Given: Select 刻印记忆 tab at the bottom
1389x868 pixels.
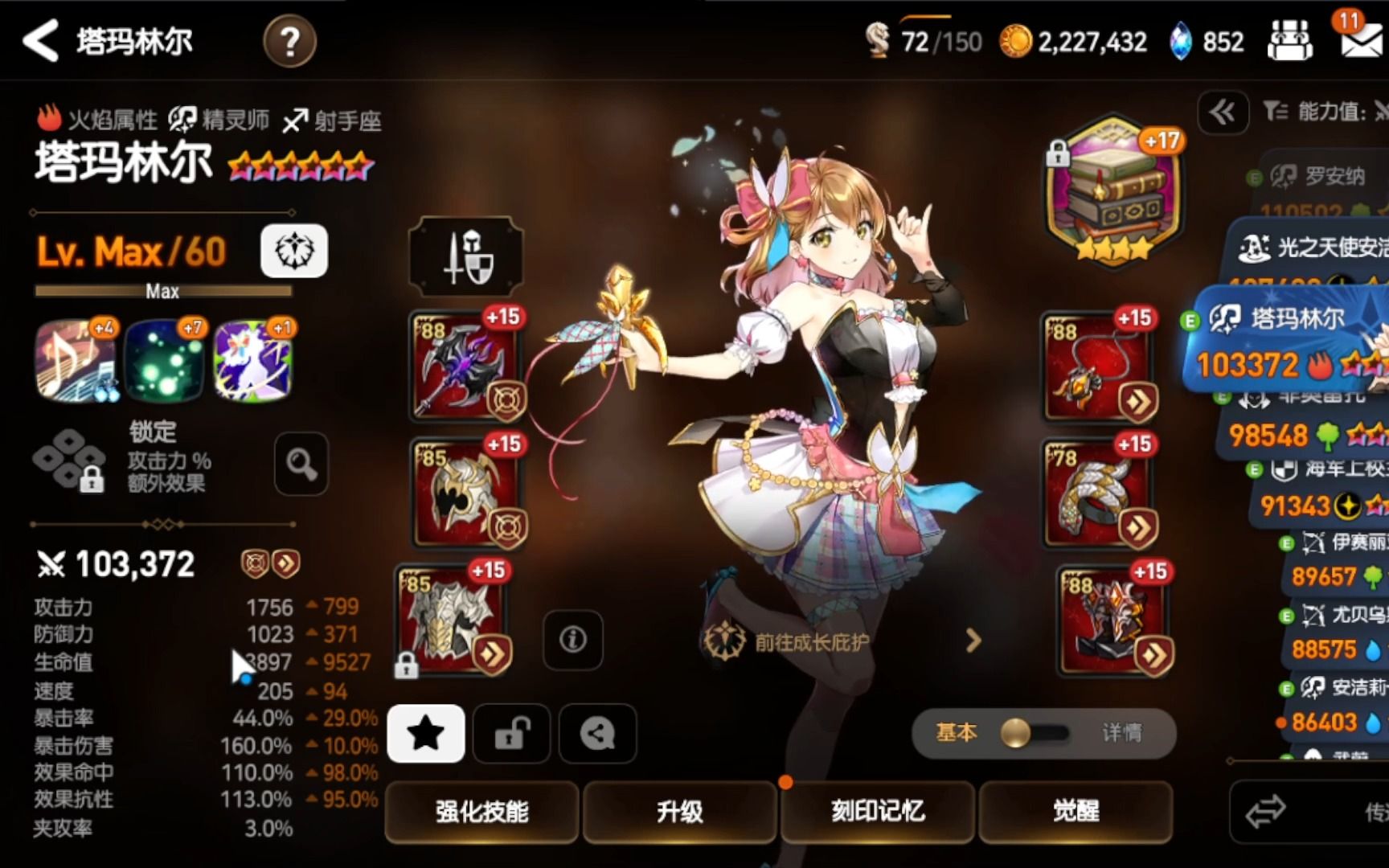Looking at the screenshot, I should [x=877, y=813].
